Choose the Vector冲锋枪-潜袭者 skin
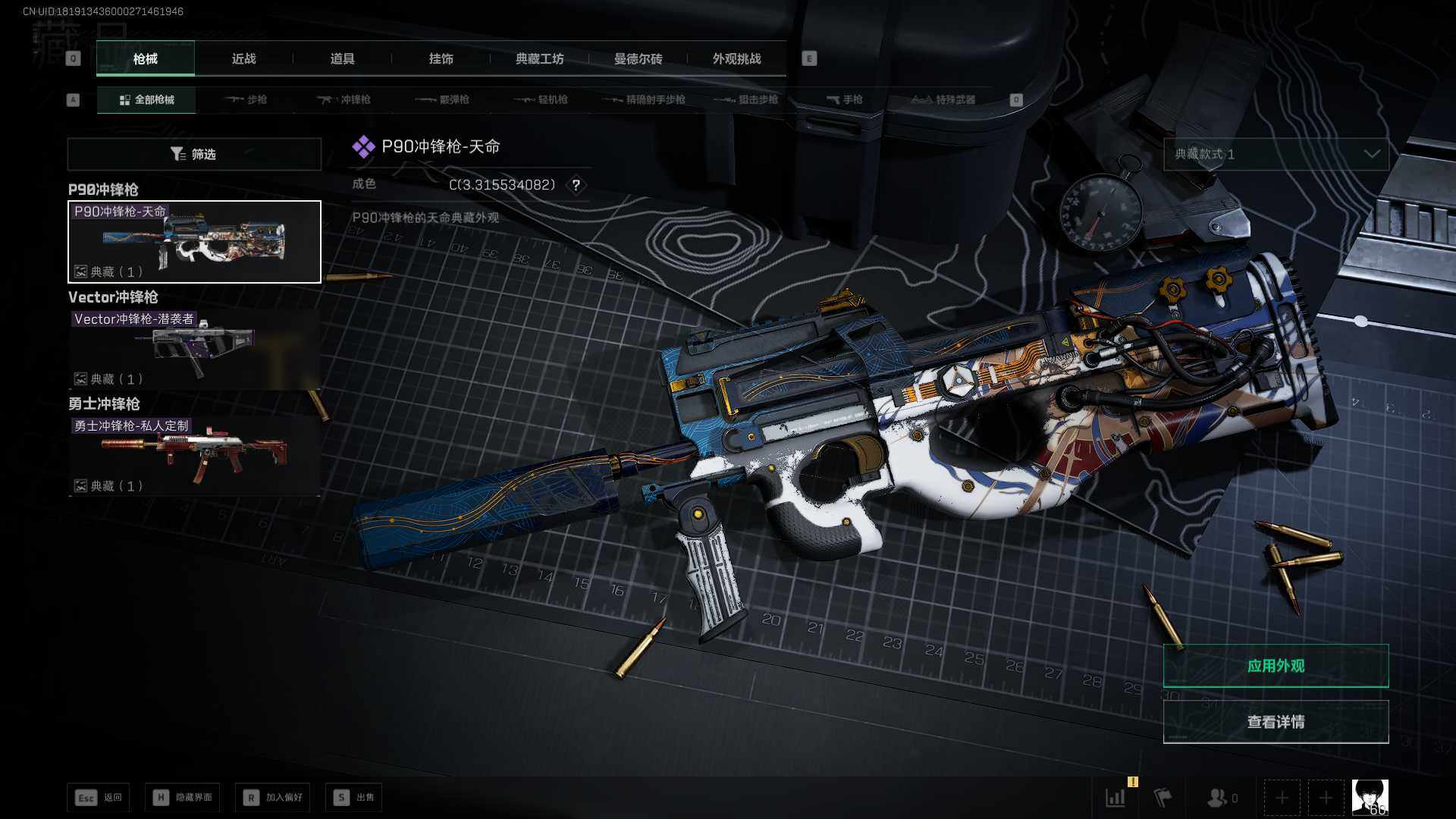Image resolution: width=1456 pixels, height=819 pixels. (x=194, y=349)
